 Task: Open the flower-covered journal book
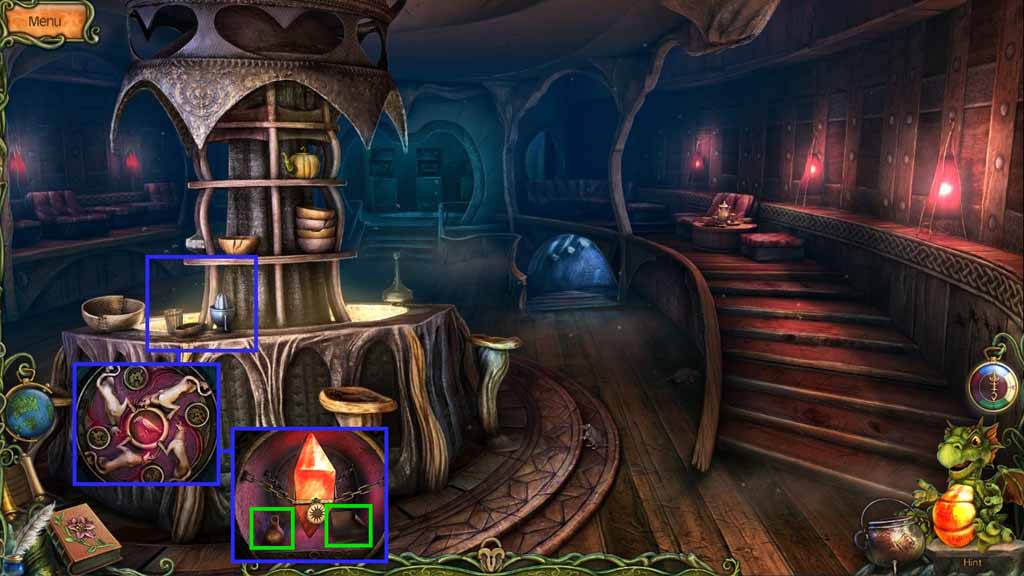point(83,536)
